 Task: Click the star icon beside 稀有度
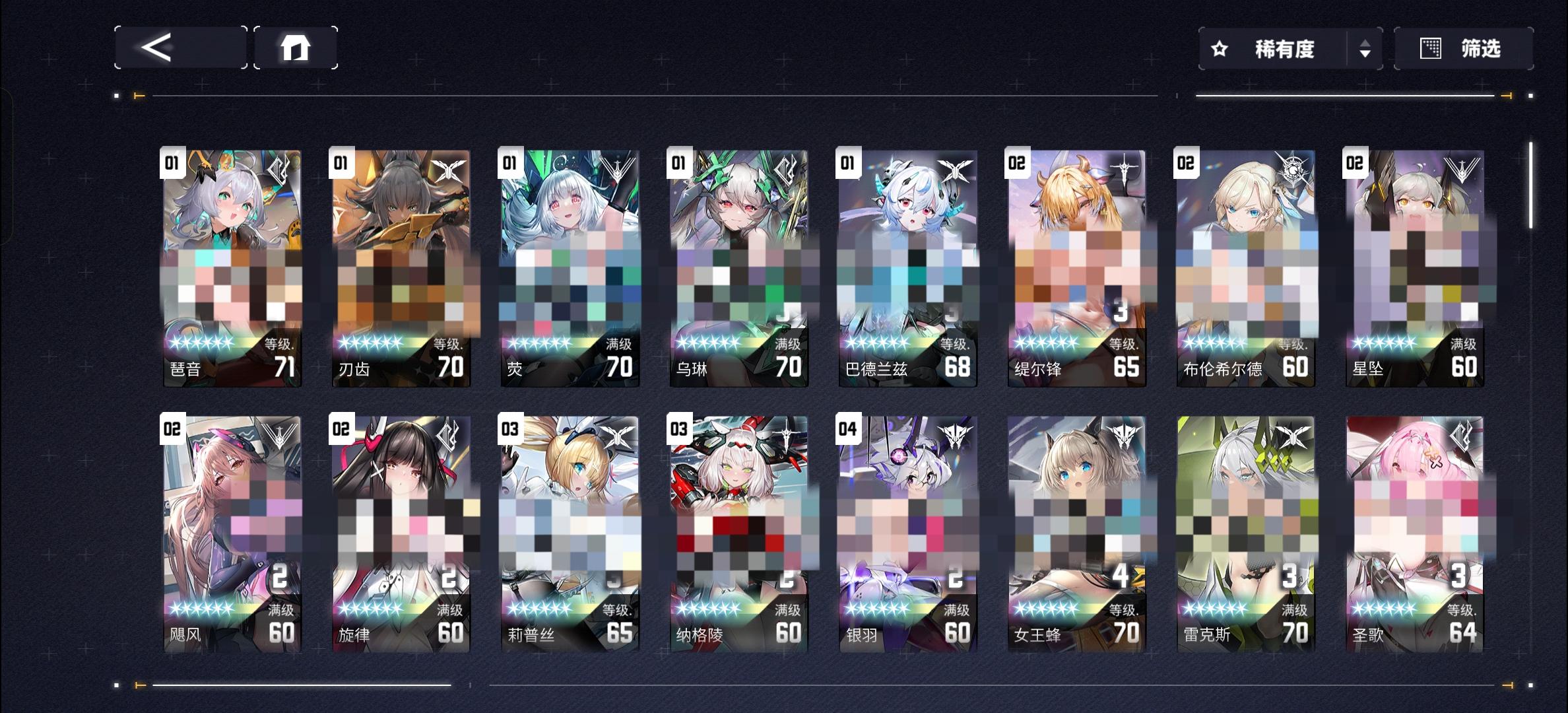click(x=1219, y=48)
